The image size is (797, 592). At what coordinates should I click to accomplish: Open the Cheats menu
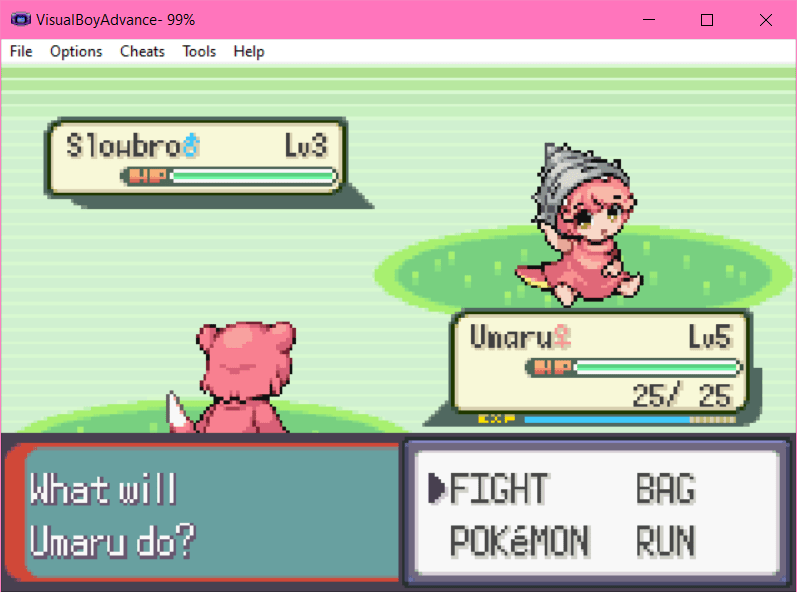click(142, 51)
